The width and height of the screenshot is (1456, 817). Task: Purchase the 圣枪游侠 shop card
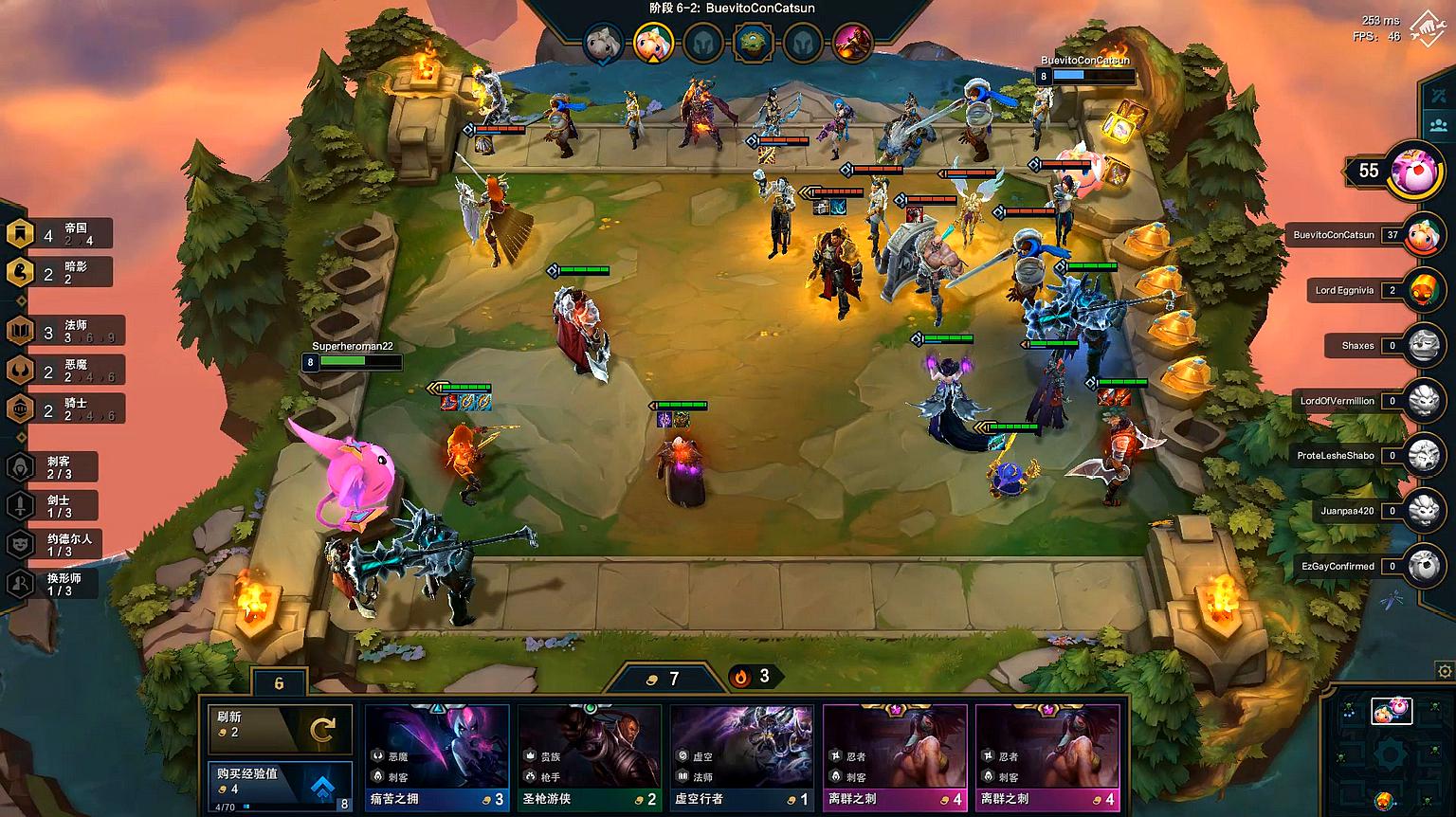[589, 757]
